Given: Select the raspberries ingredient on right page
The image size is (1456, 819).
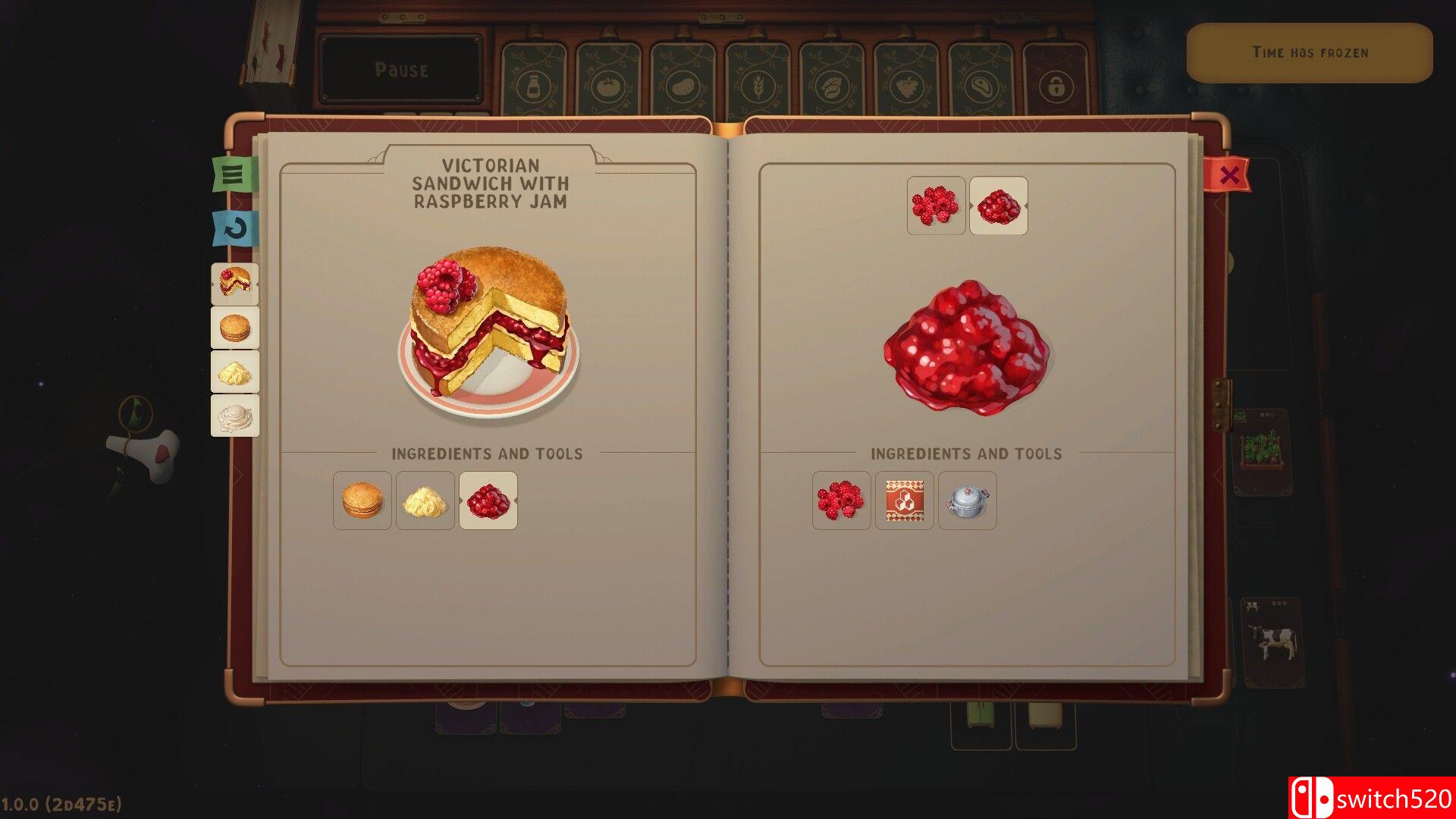Looking at the screenshot, I should coord(841,500).
